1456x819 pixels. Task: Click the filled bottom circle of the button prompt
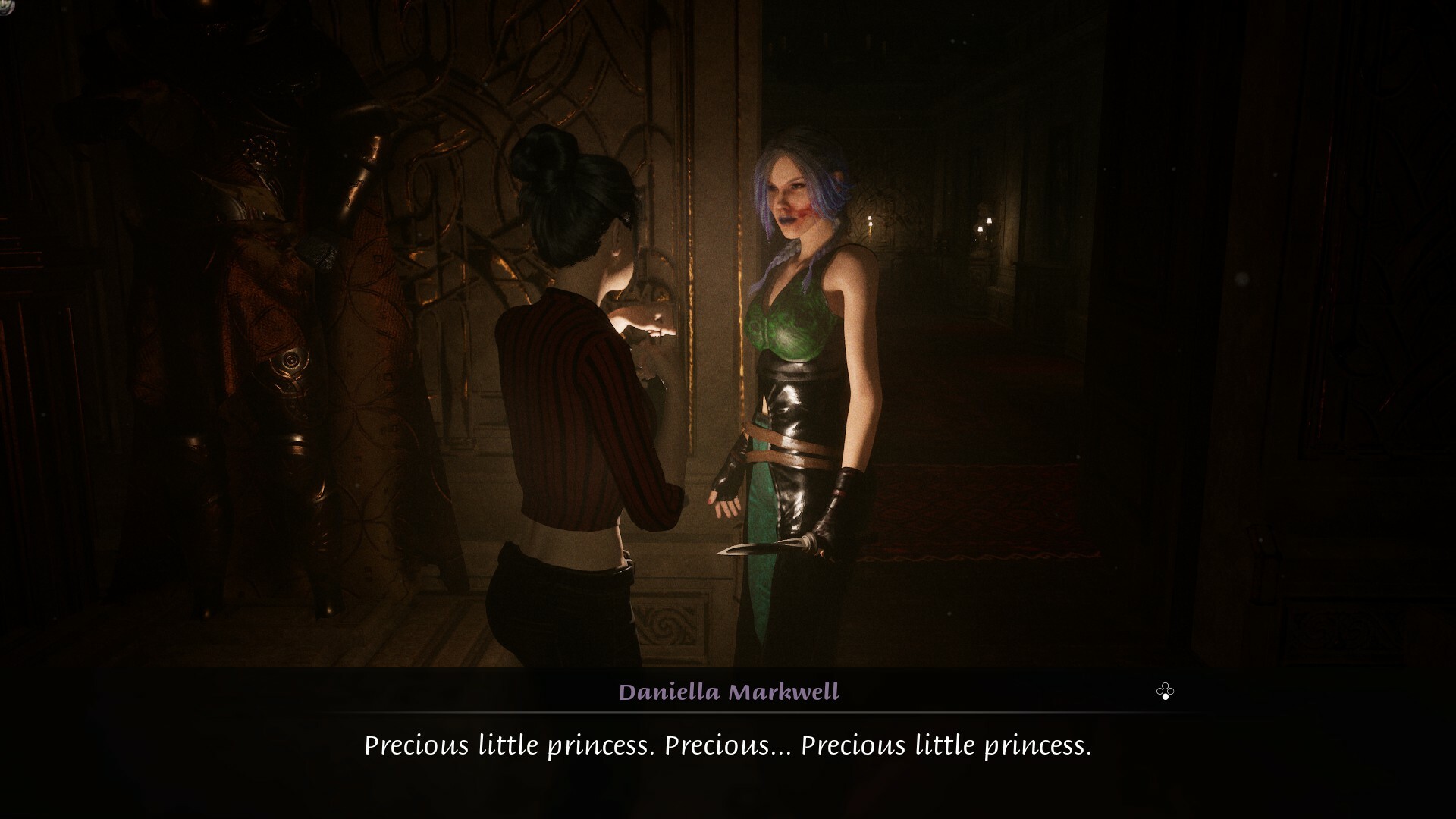tap(1166, 697)
